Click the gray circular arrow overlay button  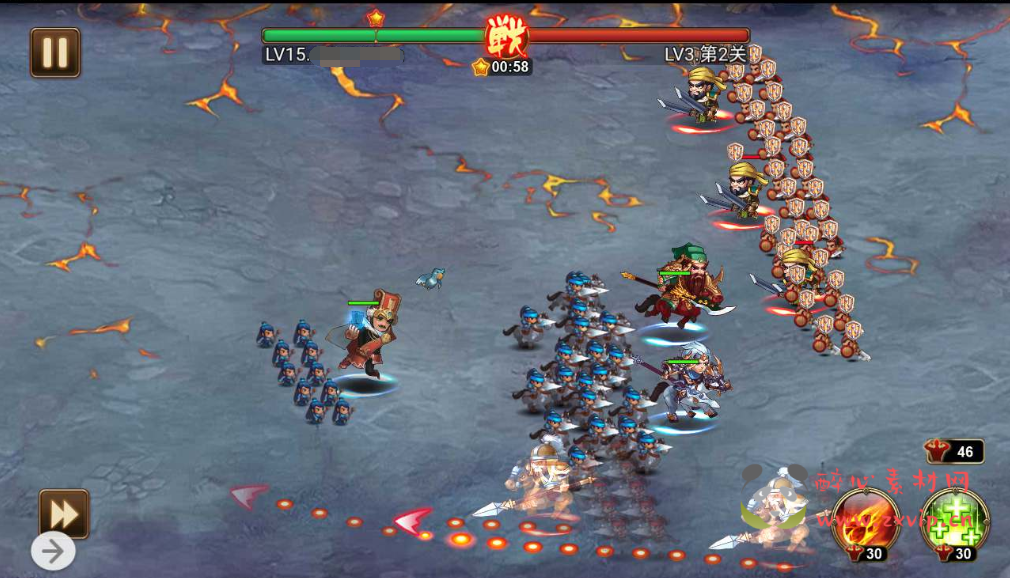coord(53,550)
